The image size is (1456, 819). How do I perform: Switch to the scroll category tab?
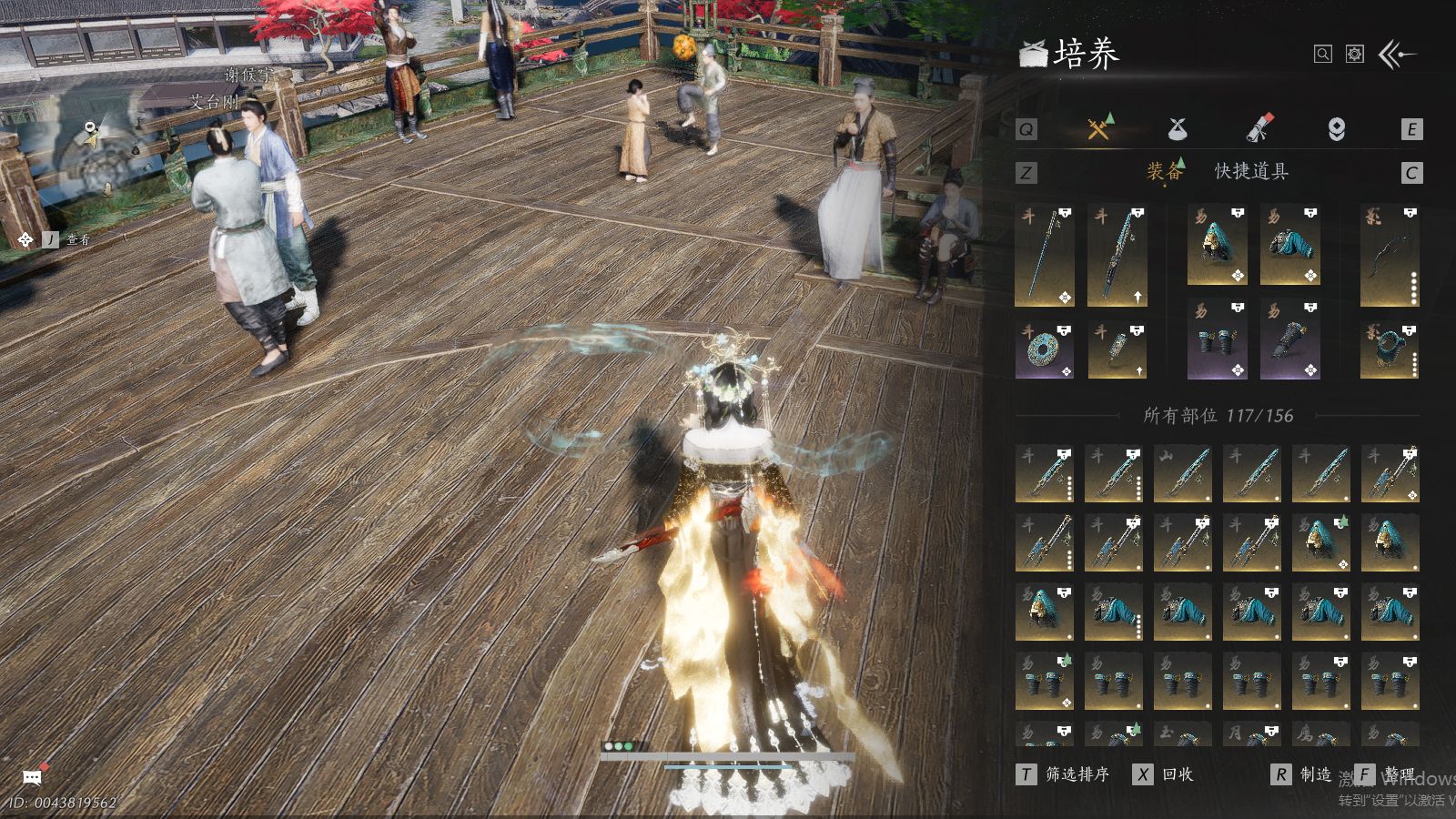1259,128
